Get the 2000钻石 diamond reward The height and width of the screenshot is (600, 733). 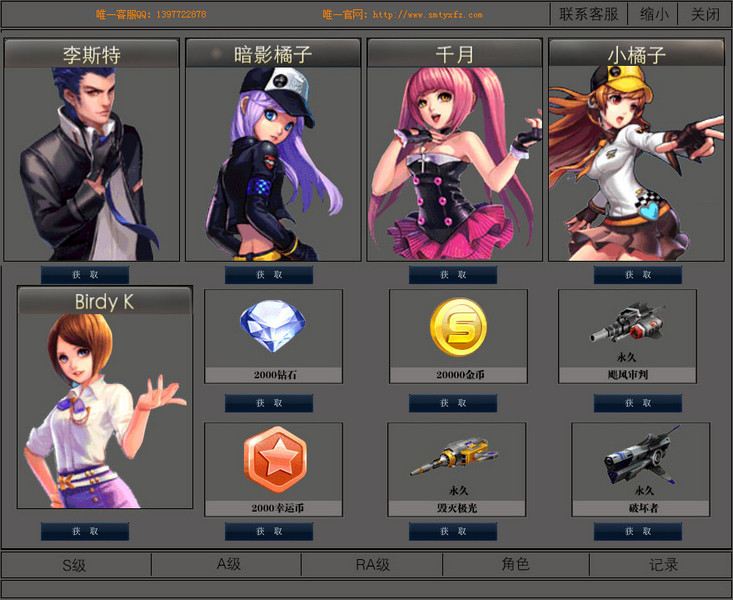(x=269, y=403)
